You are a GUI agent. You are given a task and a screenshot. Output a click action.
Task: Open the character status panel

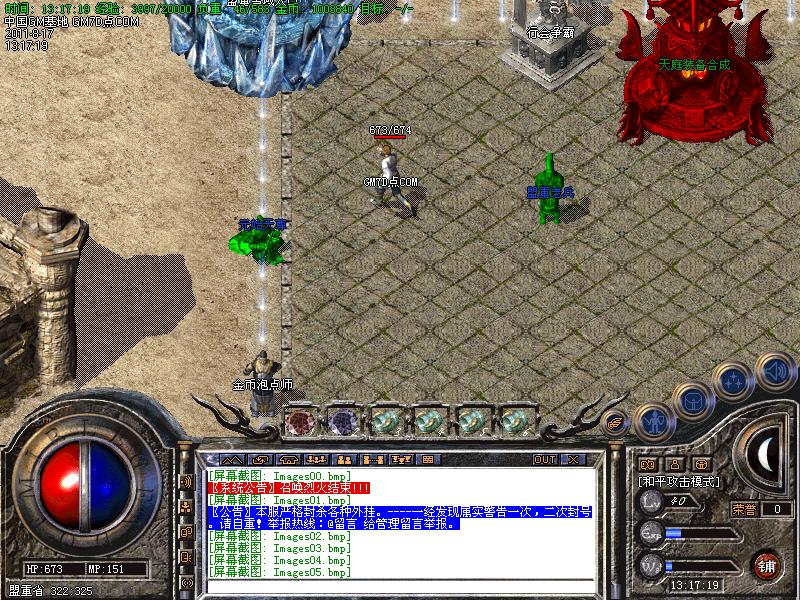[653, 422]
